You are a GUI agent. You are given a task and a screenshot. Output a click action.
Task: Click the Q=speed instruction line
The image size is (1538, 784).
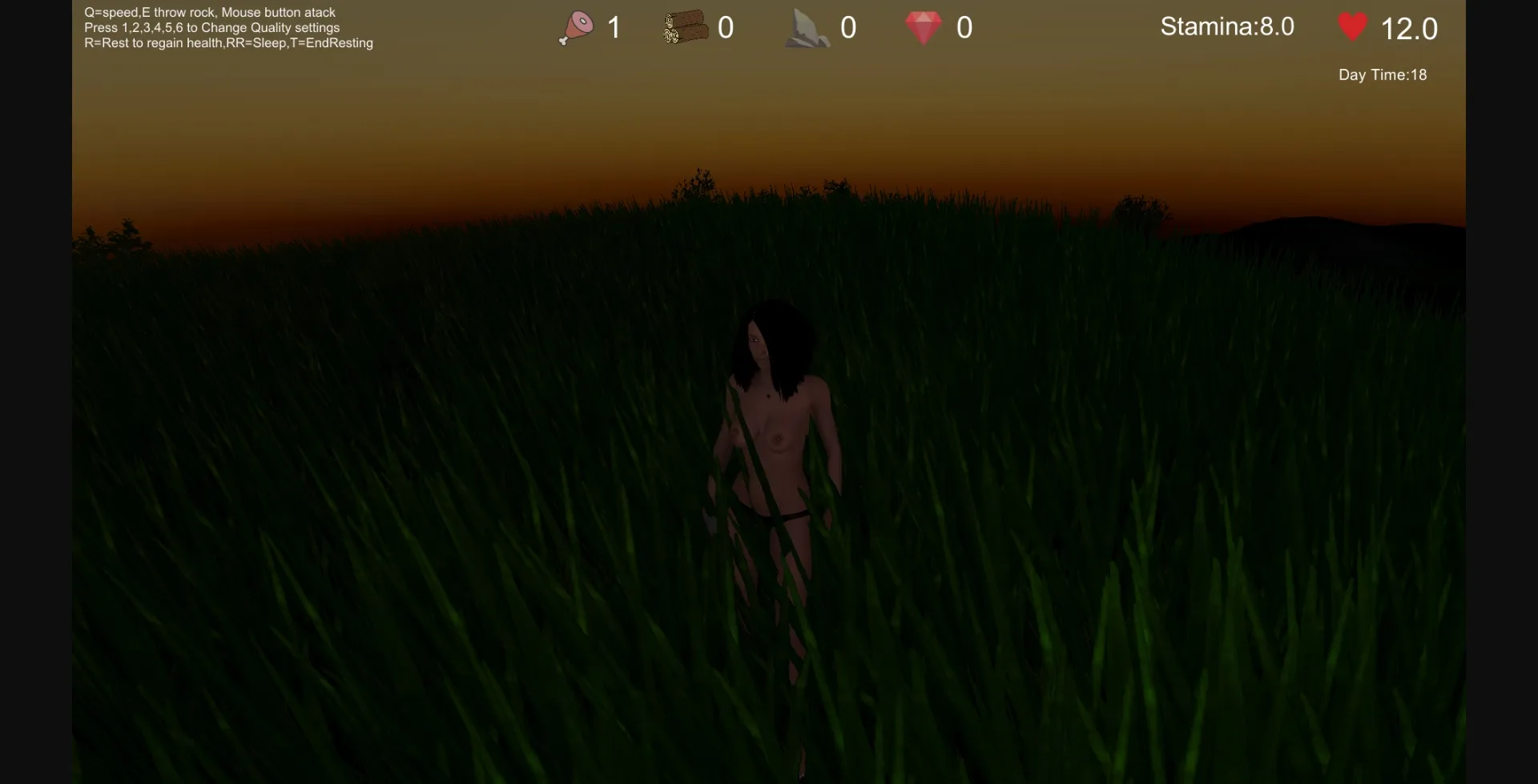[x=209, y=12]
